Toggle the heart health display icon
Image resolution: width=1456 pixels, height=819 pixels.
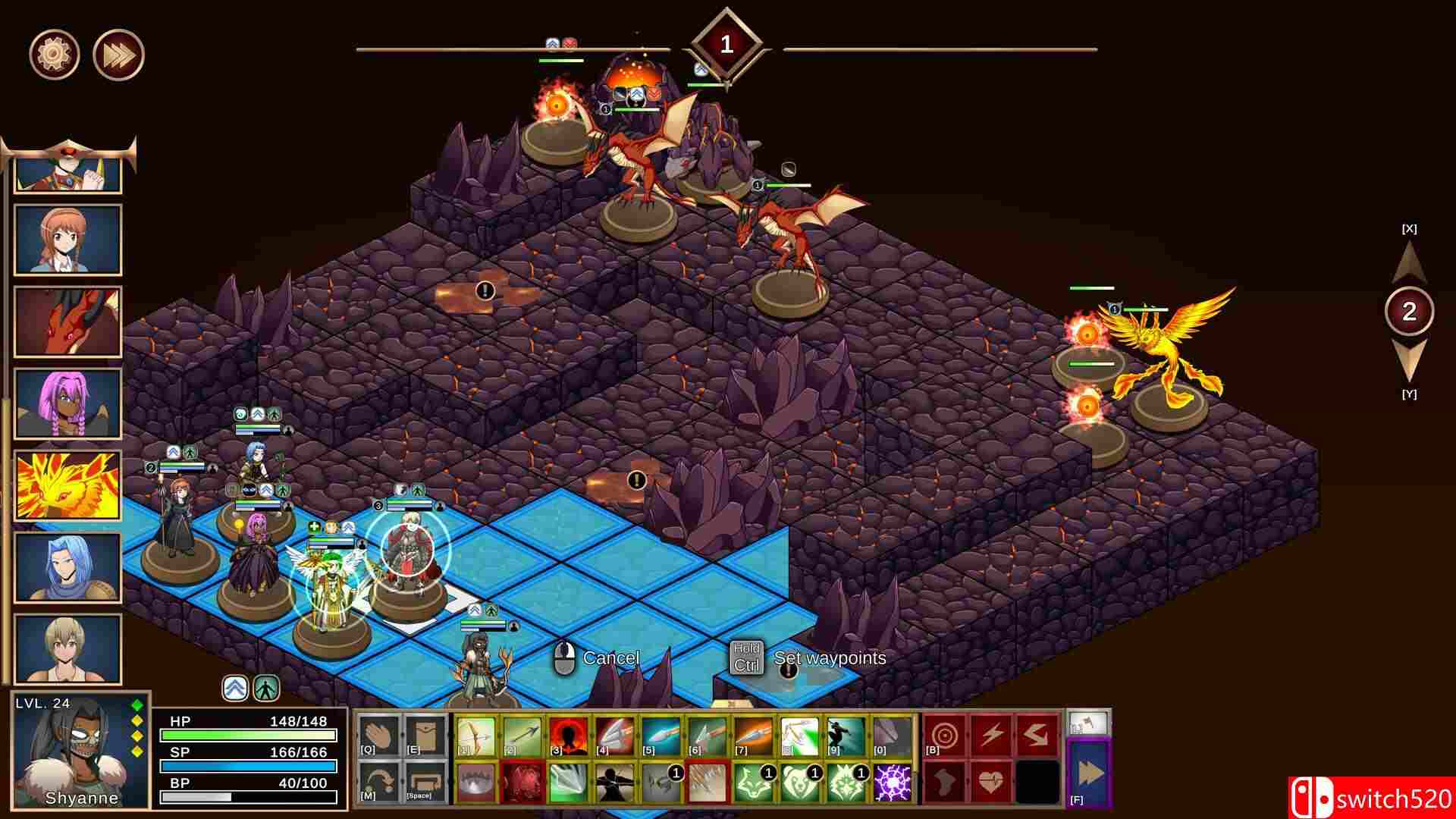990,781
